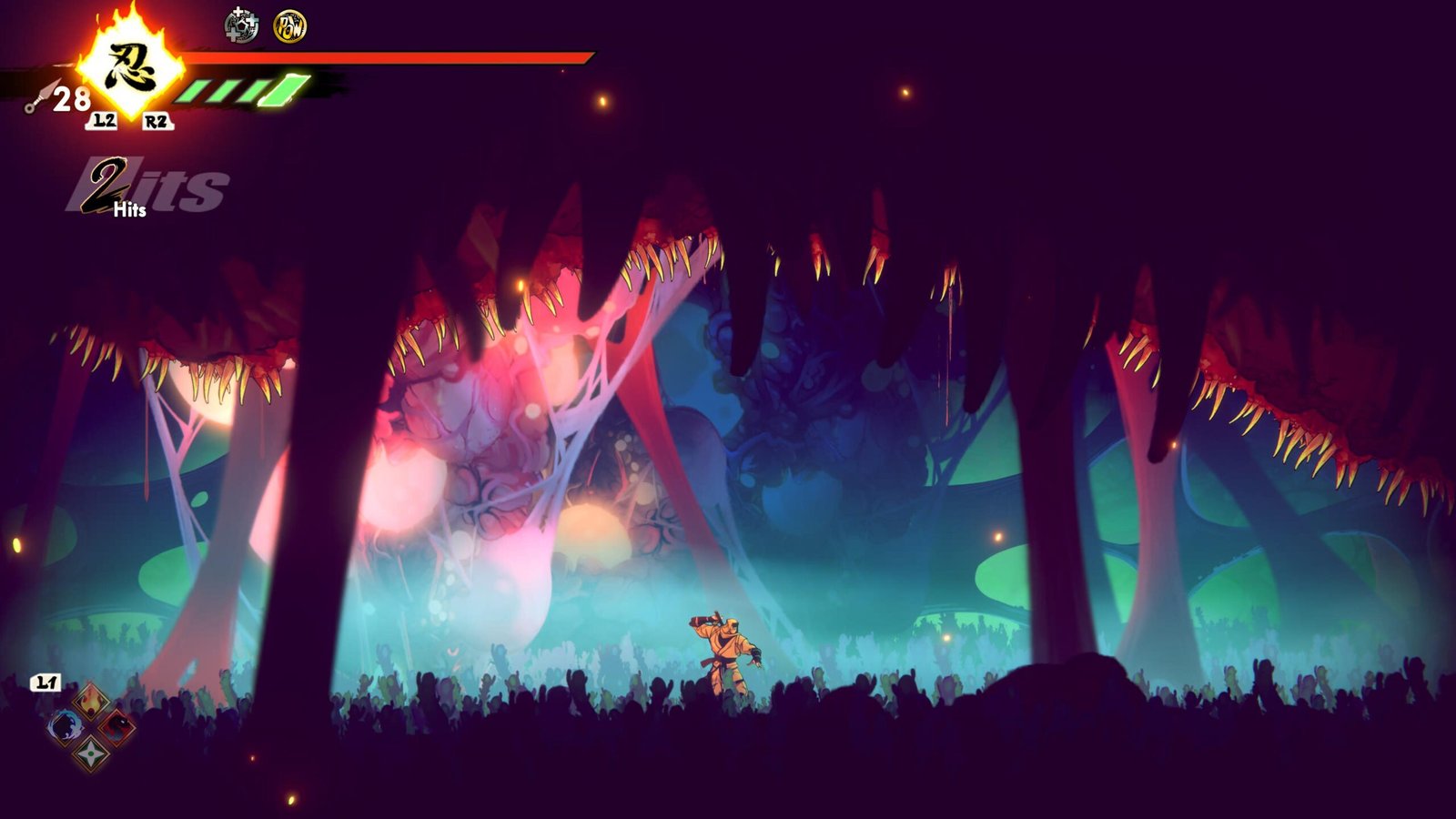Activate the blue water dragon ninpo
The width and height of the screenshot is (1456, 819).
[65, 726]
